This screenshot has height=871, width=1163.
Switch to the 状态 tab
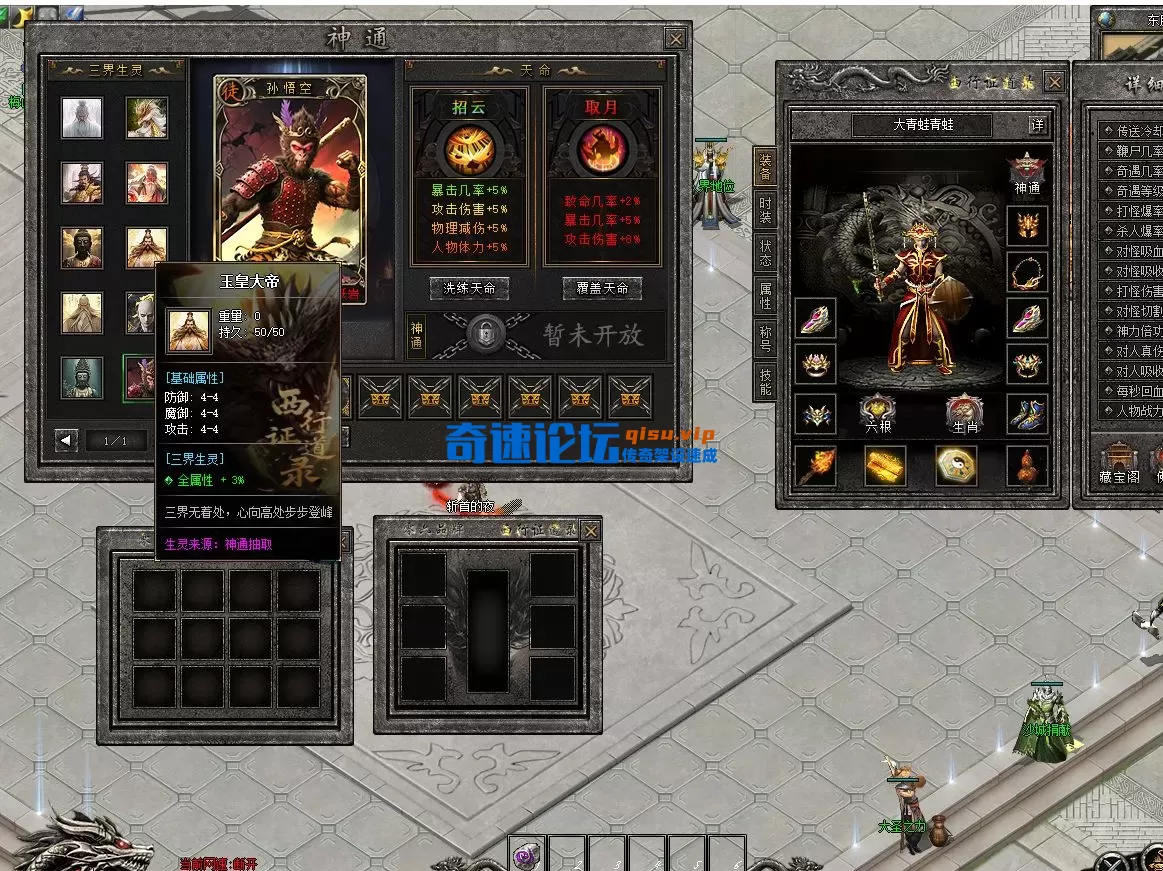click(765, 252)
